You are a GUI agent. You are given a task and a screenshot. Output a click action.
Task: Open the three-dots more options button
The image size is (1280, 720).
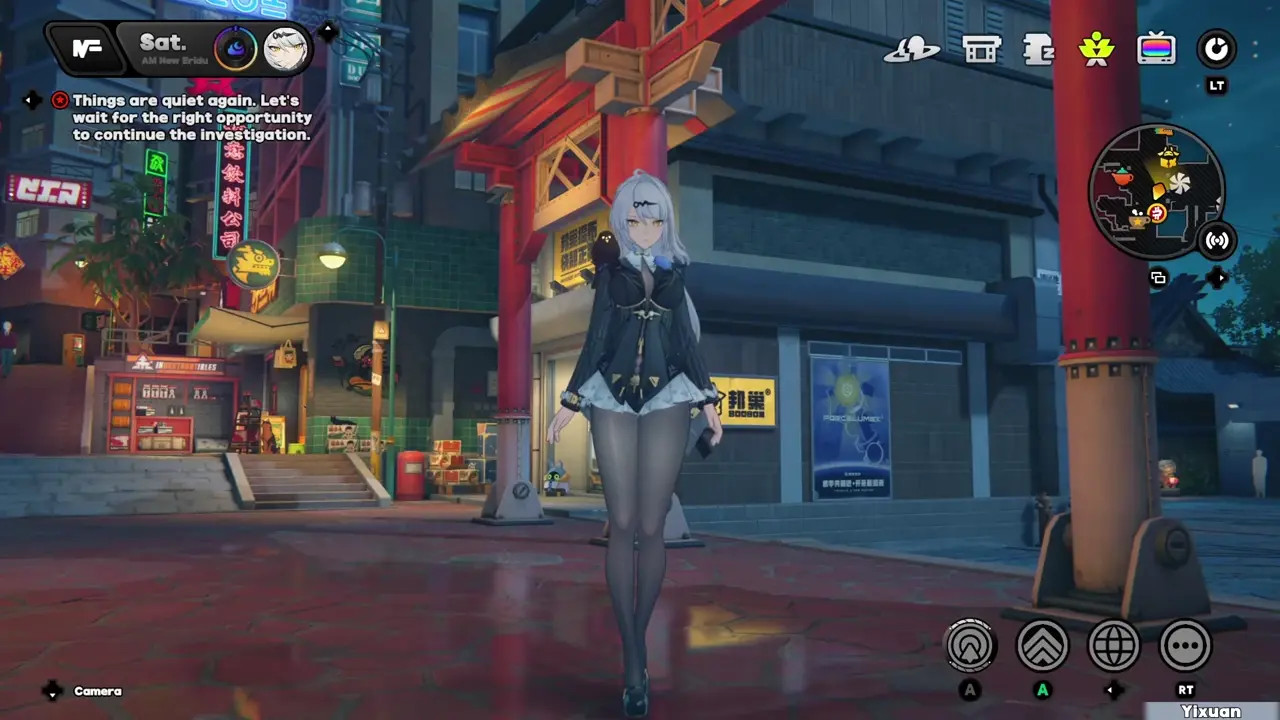(x=1185, y=646)
